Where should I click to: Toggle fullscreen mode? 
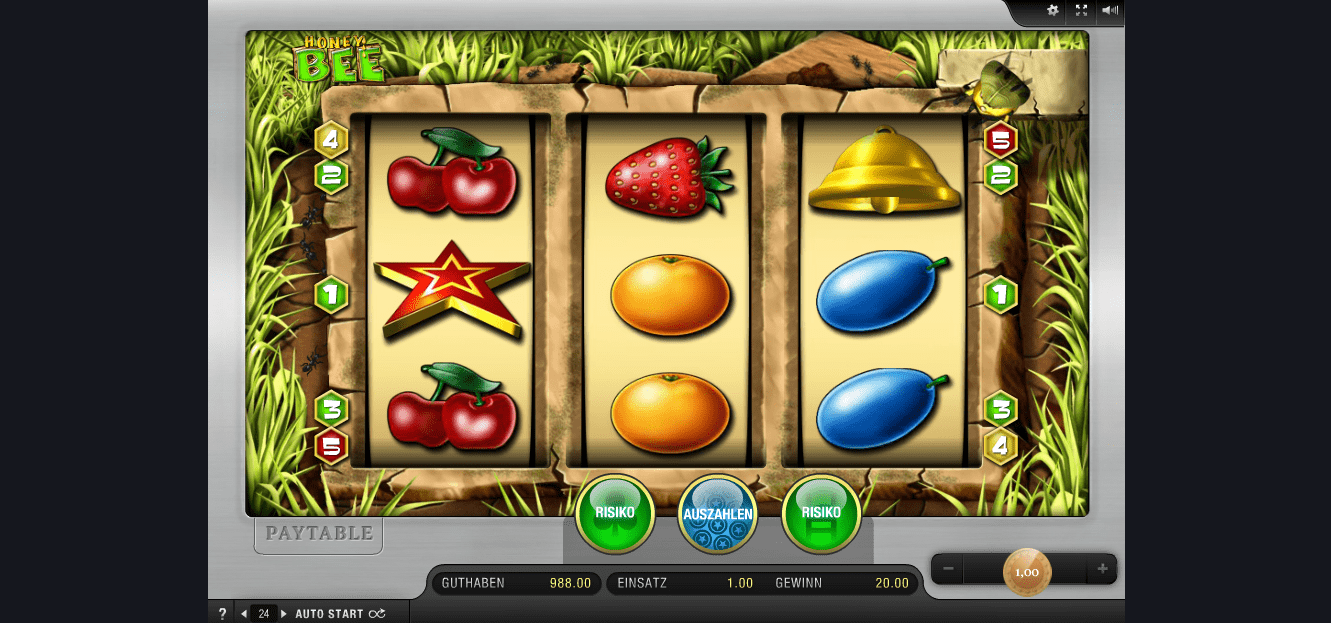point(1081,11)
